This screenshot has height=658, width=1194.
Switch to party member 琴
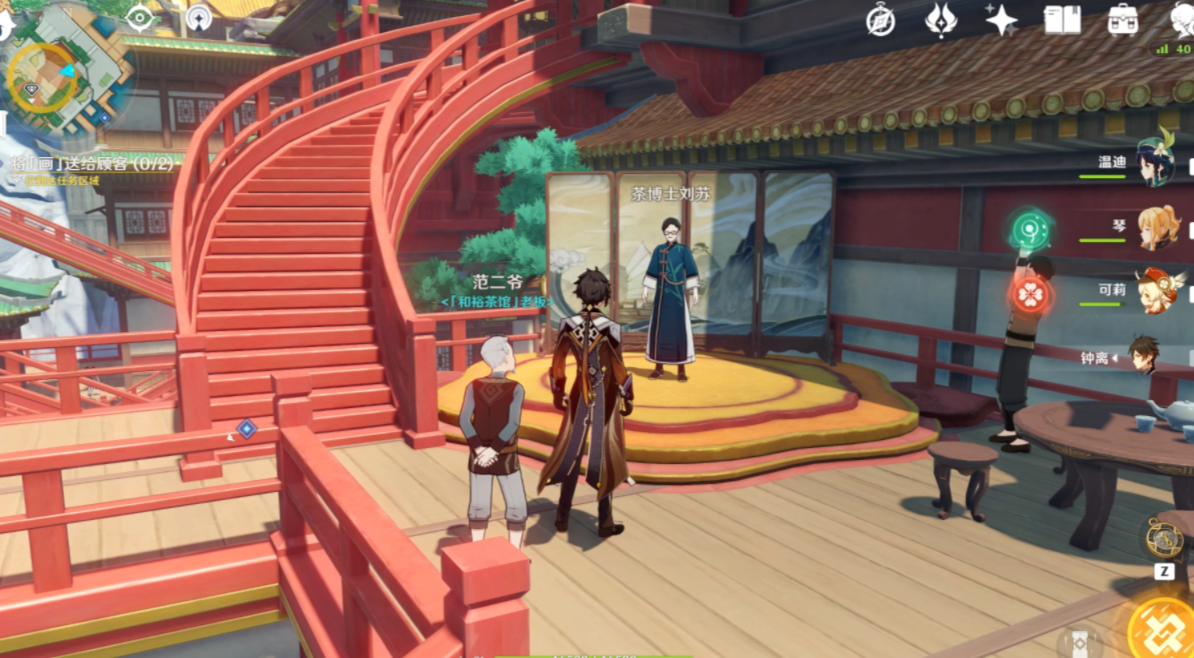pyautogui.click(x=1158, y=227)
